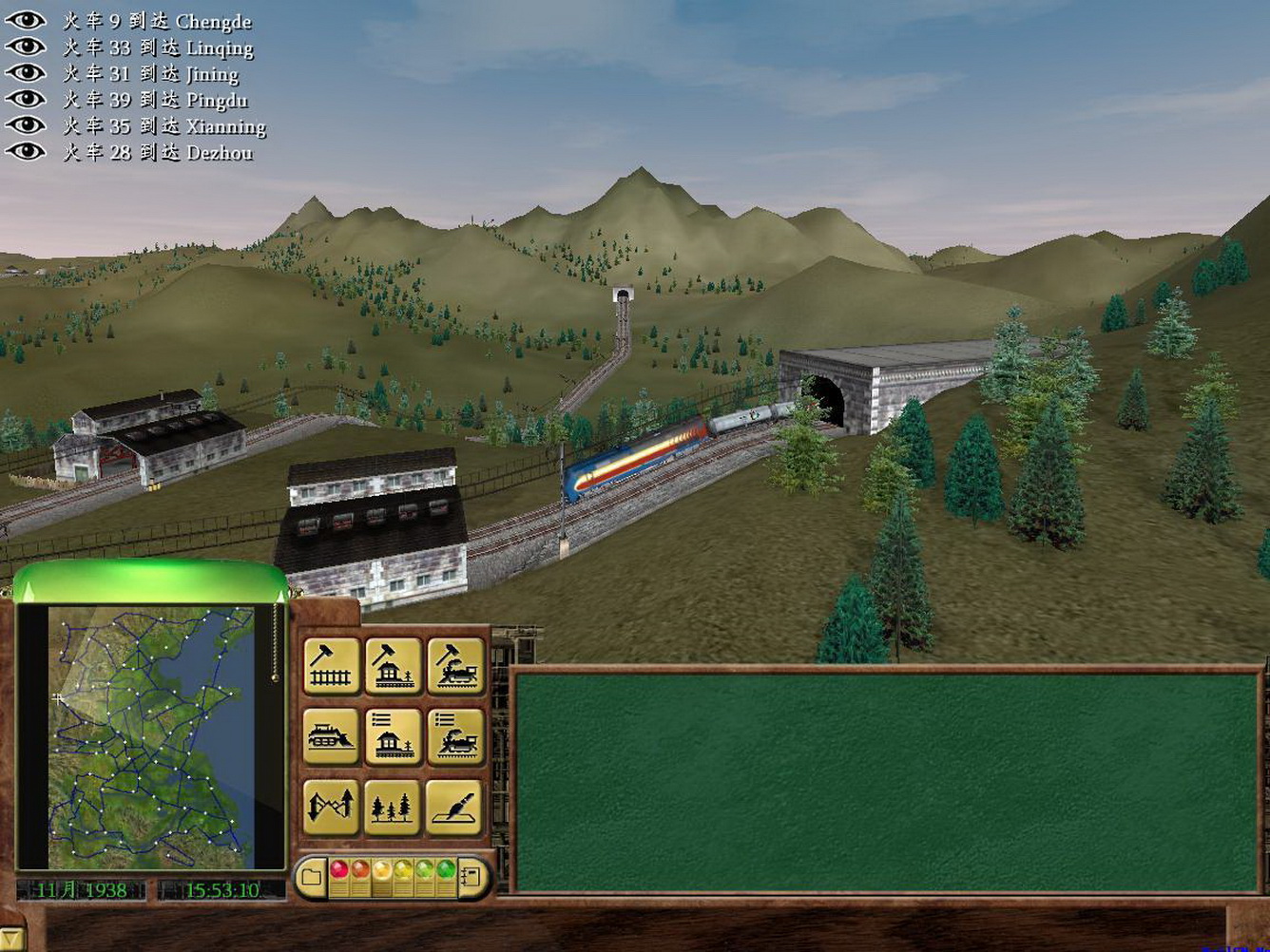The image size is (1270, 952).
Task: Show the train list
Action: (x=455, y=736)
